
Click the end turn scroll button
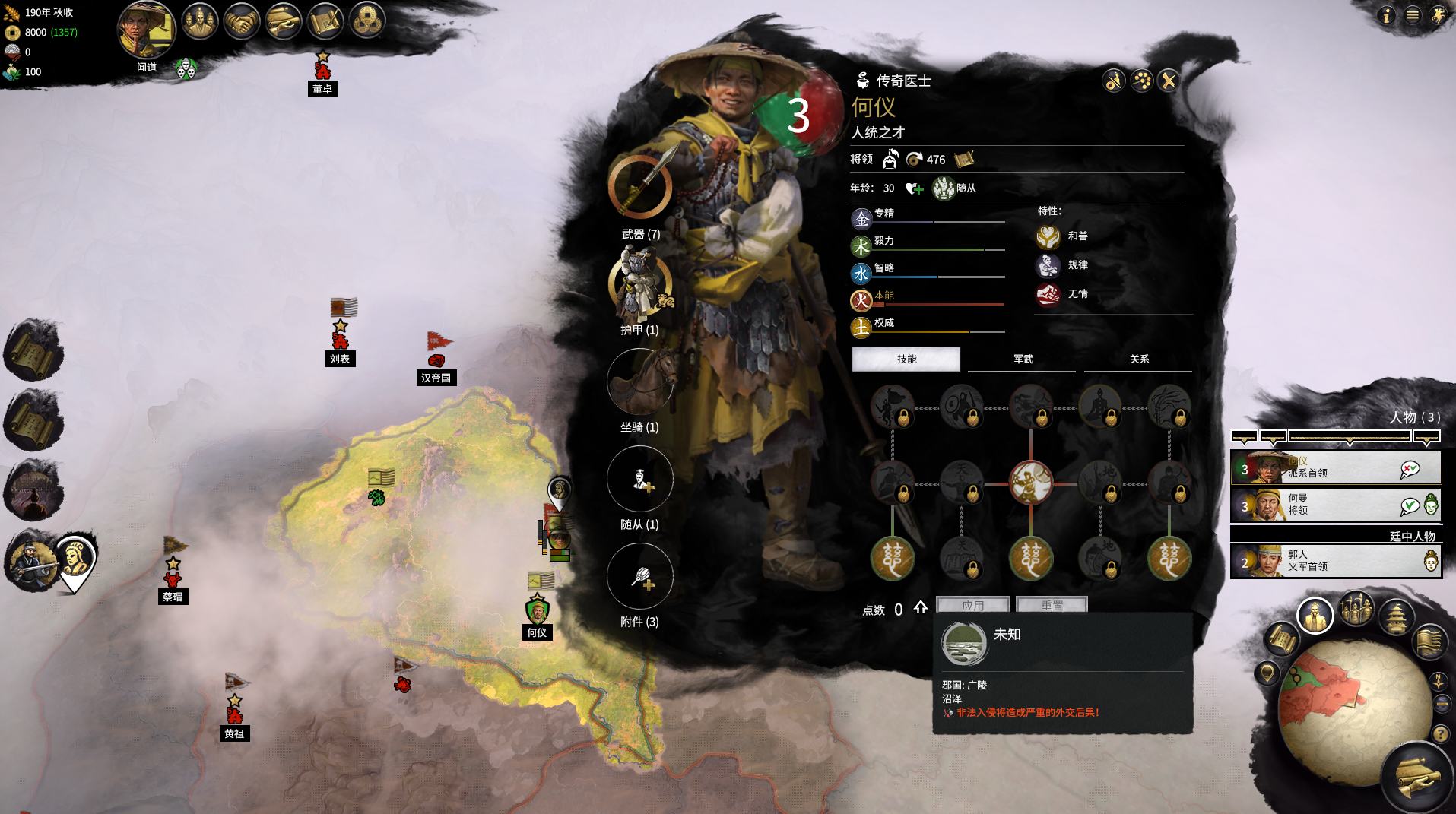1417,777
